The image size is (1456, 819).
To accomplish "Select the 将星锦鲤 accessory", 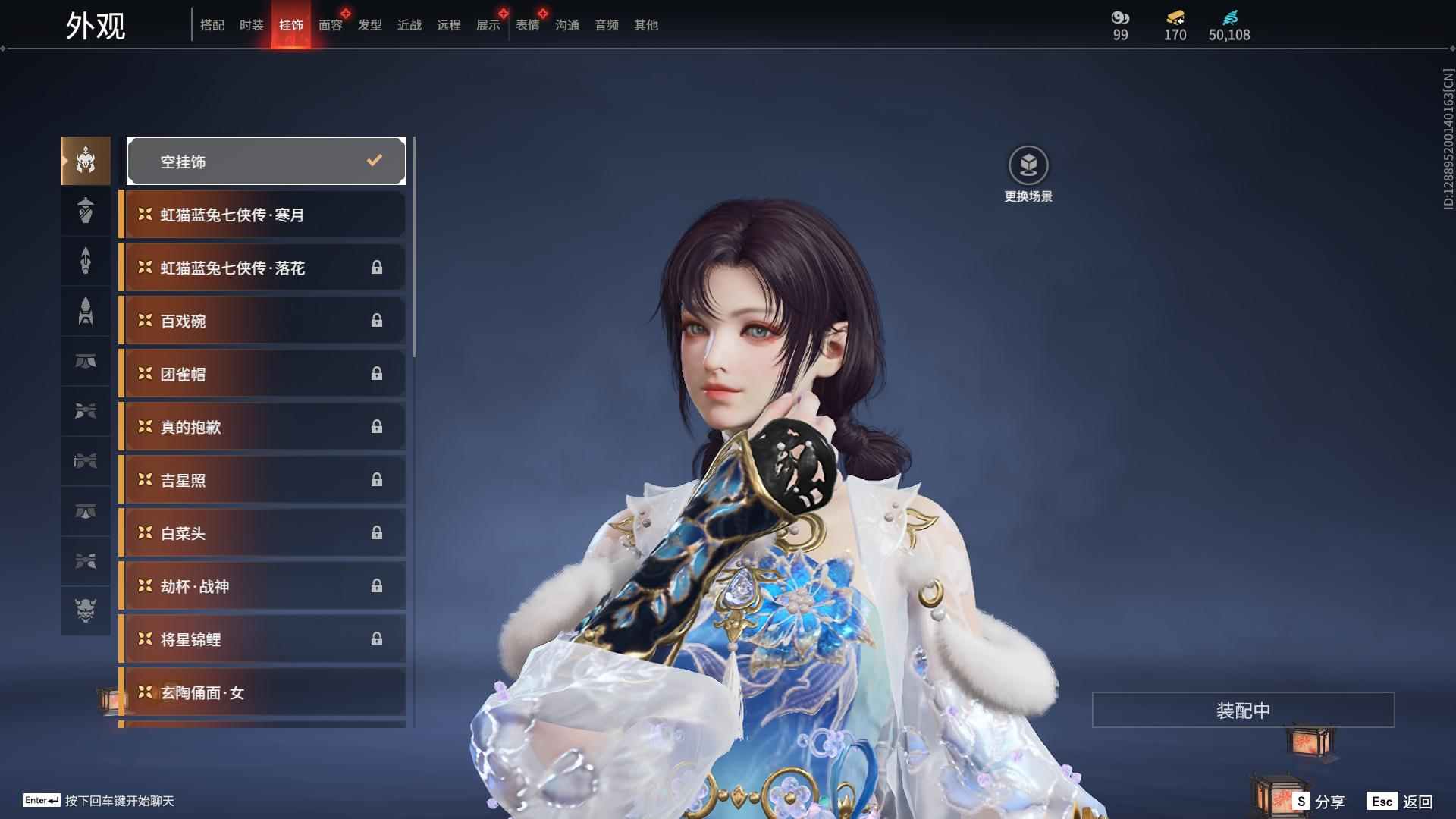I will [262, 639].
